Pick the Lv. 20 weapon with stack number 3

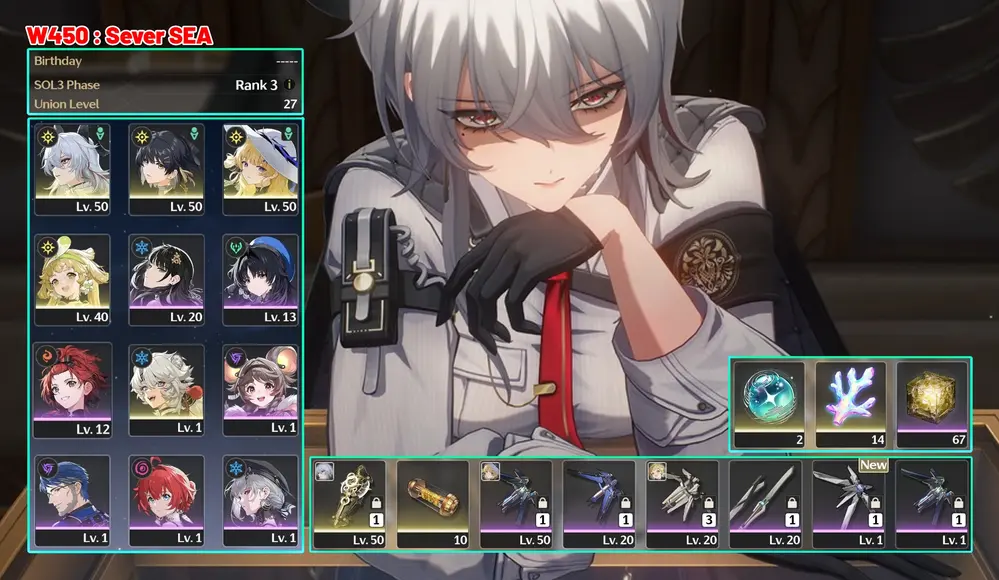tap(682, 503)
